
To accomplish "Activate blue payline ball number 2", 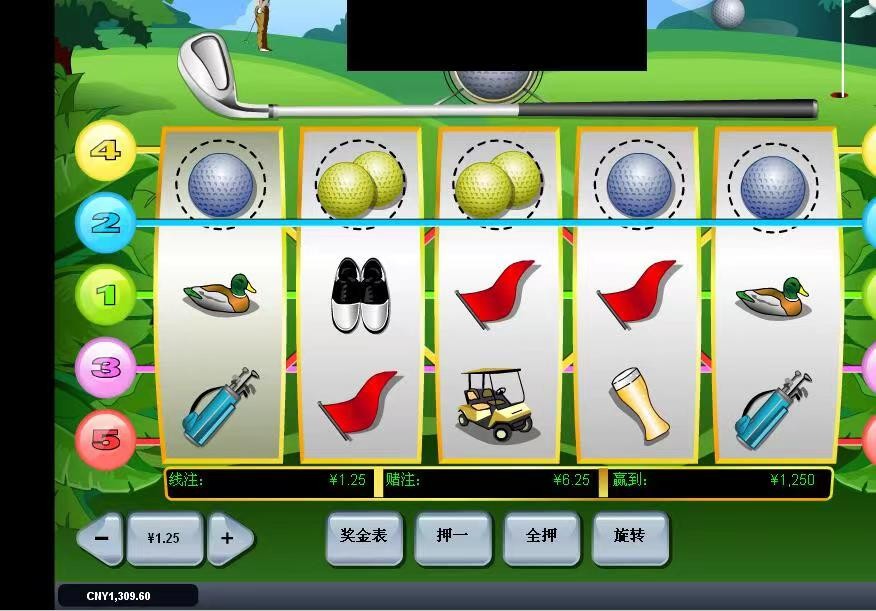I will click(x=105, y=222).
